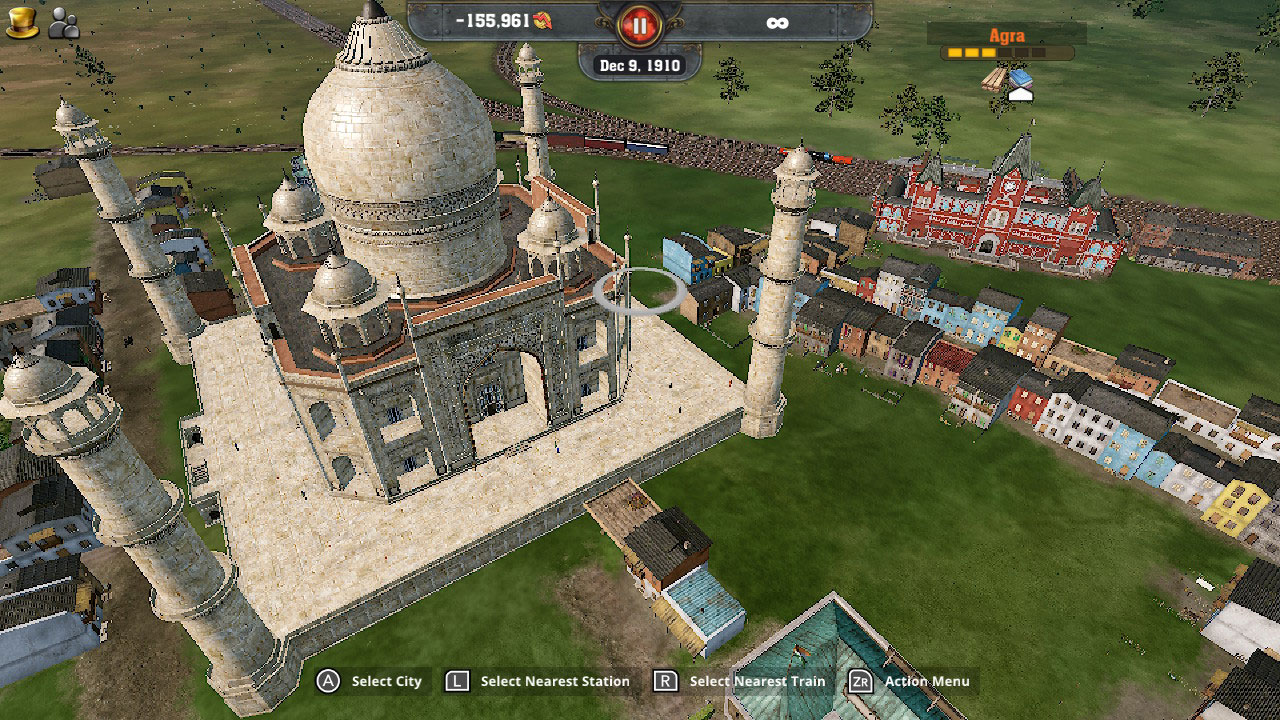The height and width of the screenshot is (720, 1280).
Task: Click the white house icon under Agra
Action: pos(1021,95)
